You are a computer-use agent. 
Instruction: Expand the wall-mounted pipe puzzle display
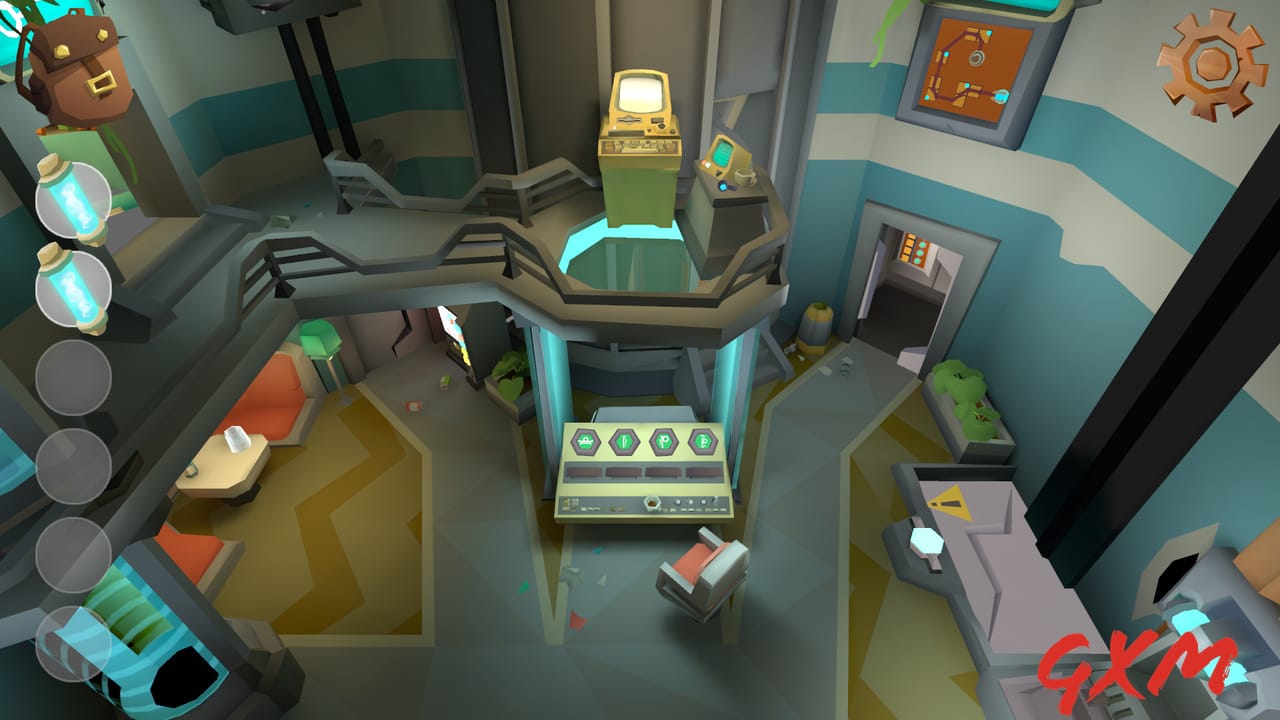tap(973, 65)
